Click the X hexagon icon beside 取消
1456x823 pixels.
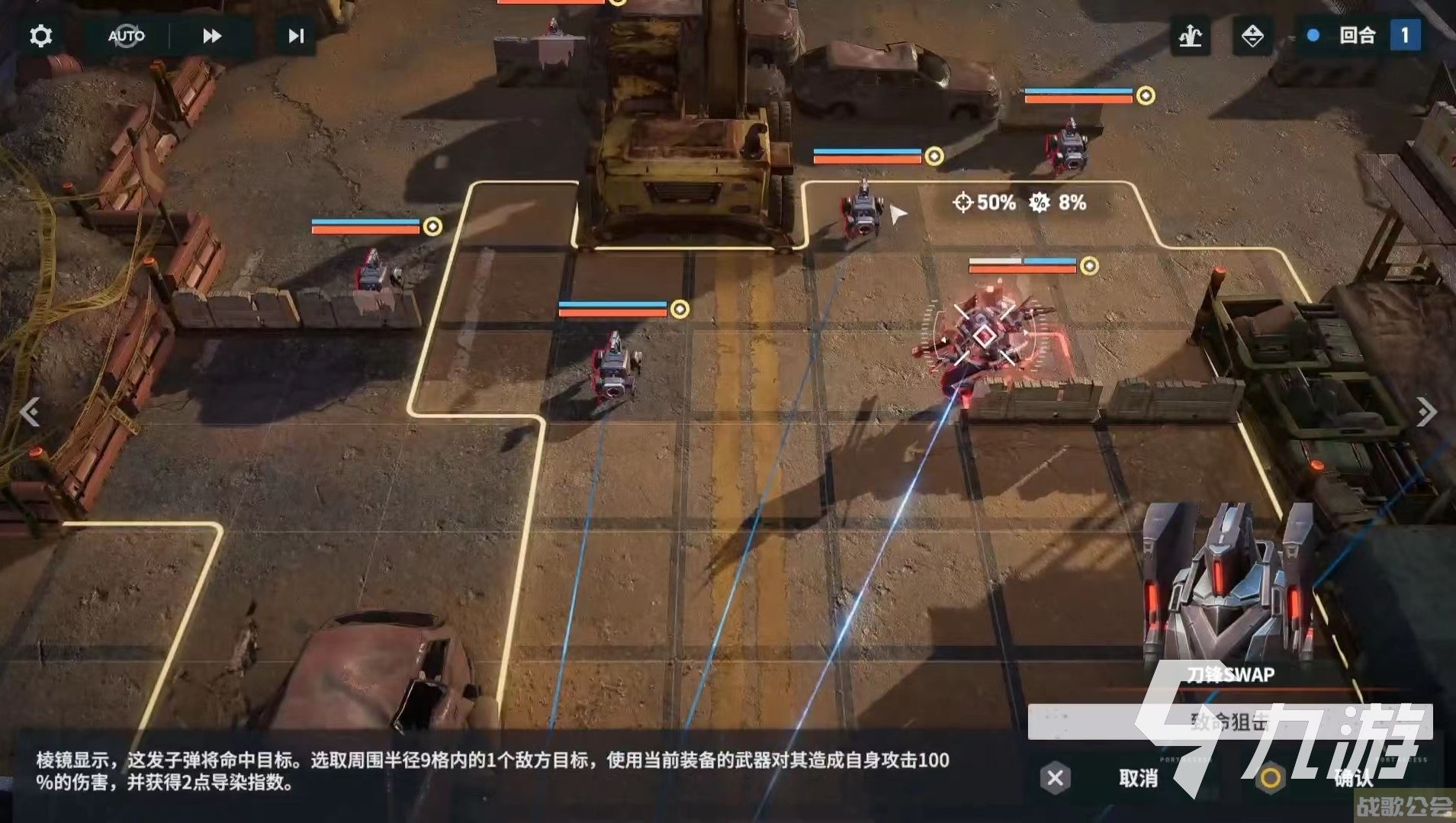point(1055,780)
